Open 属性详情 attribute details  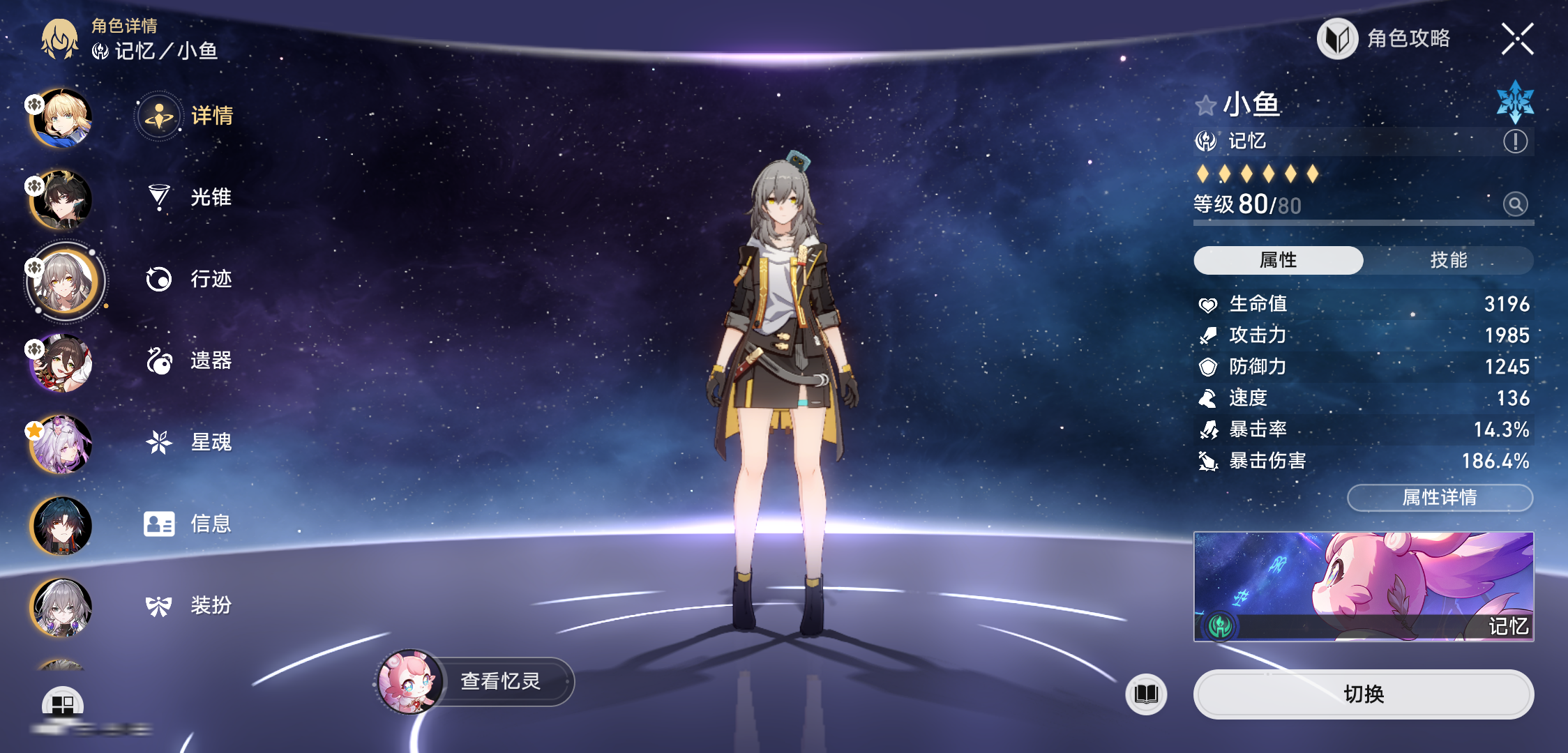1440,497
